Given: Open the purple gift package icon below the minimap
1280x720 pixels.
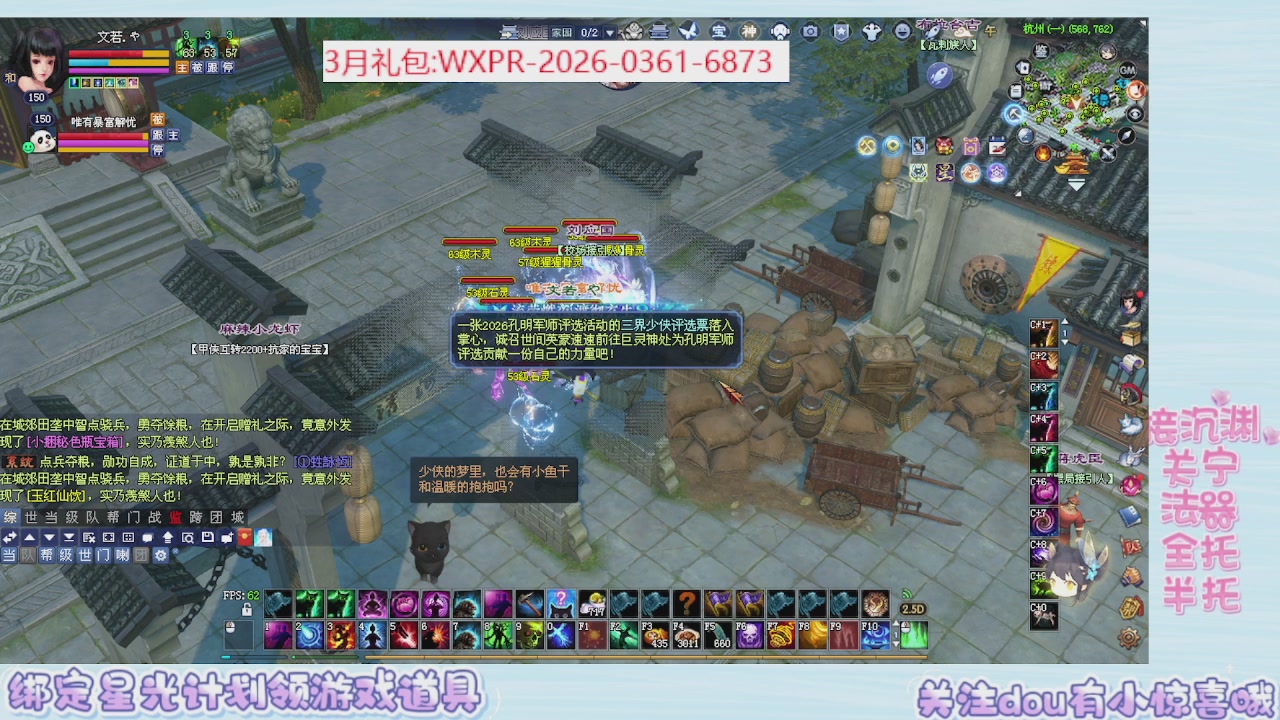Looking at the screenshot, I should [x=971, y=146].
